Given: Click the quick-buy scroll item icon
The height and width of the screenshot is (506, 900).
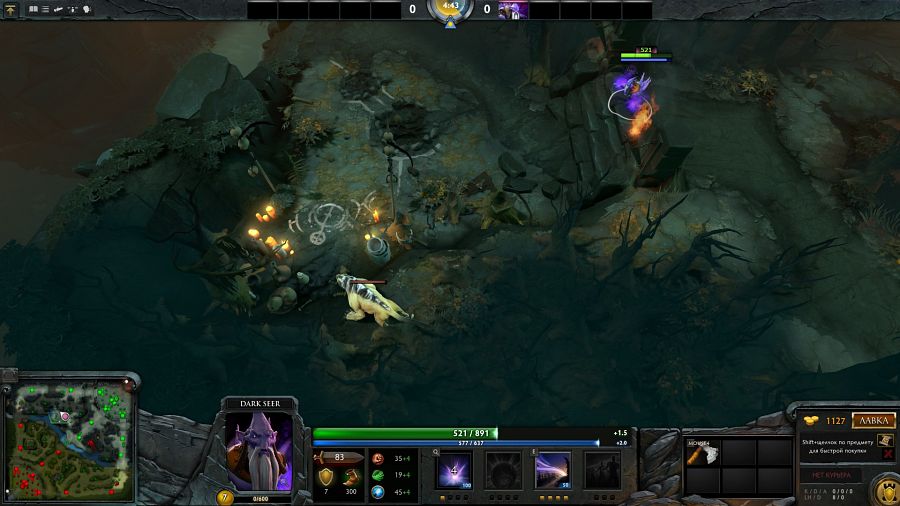Looking at the screenshot, I should coord(885,441).
